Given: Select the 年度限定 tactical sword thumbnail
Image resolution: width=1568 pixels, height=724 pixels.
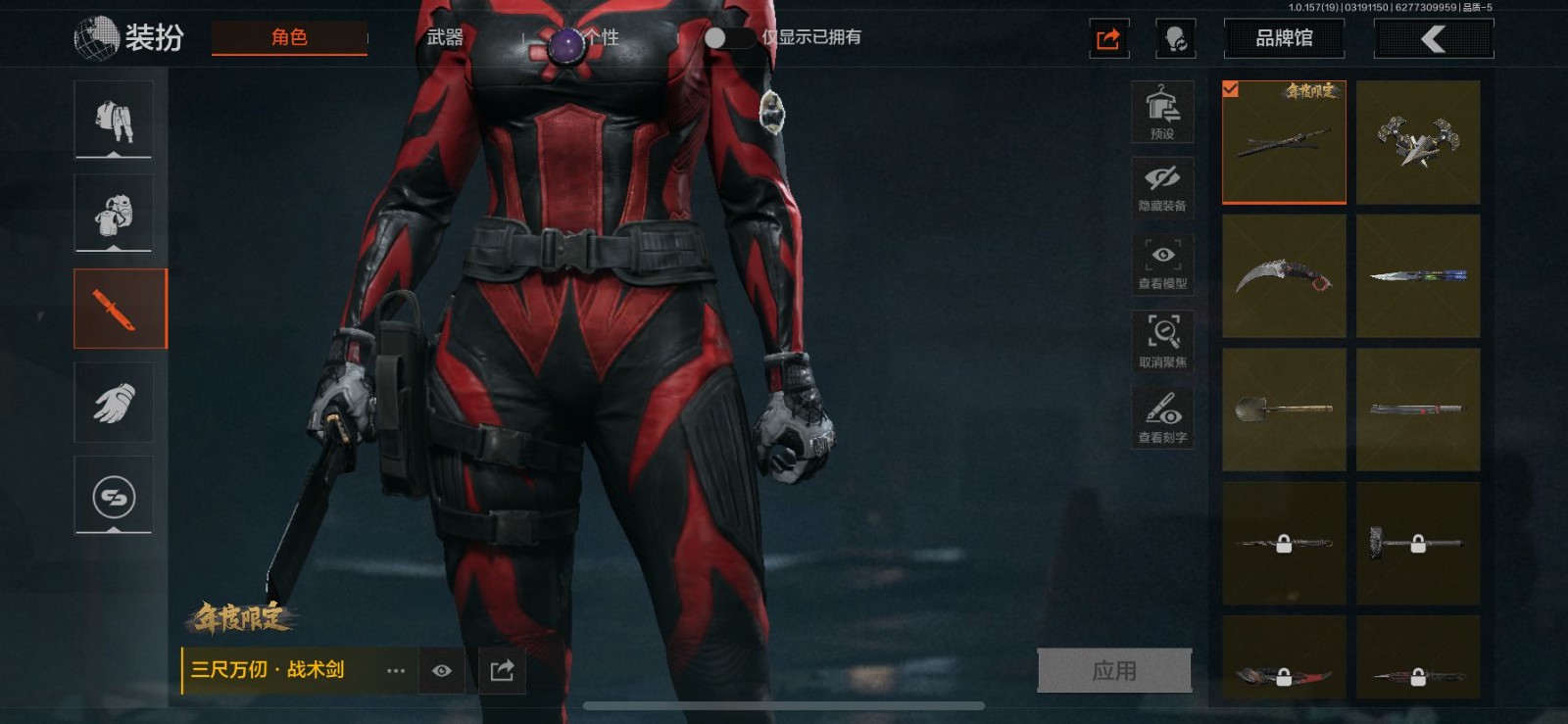Looking at the screenshot, I should tap(1284, 142).
